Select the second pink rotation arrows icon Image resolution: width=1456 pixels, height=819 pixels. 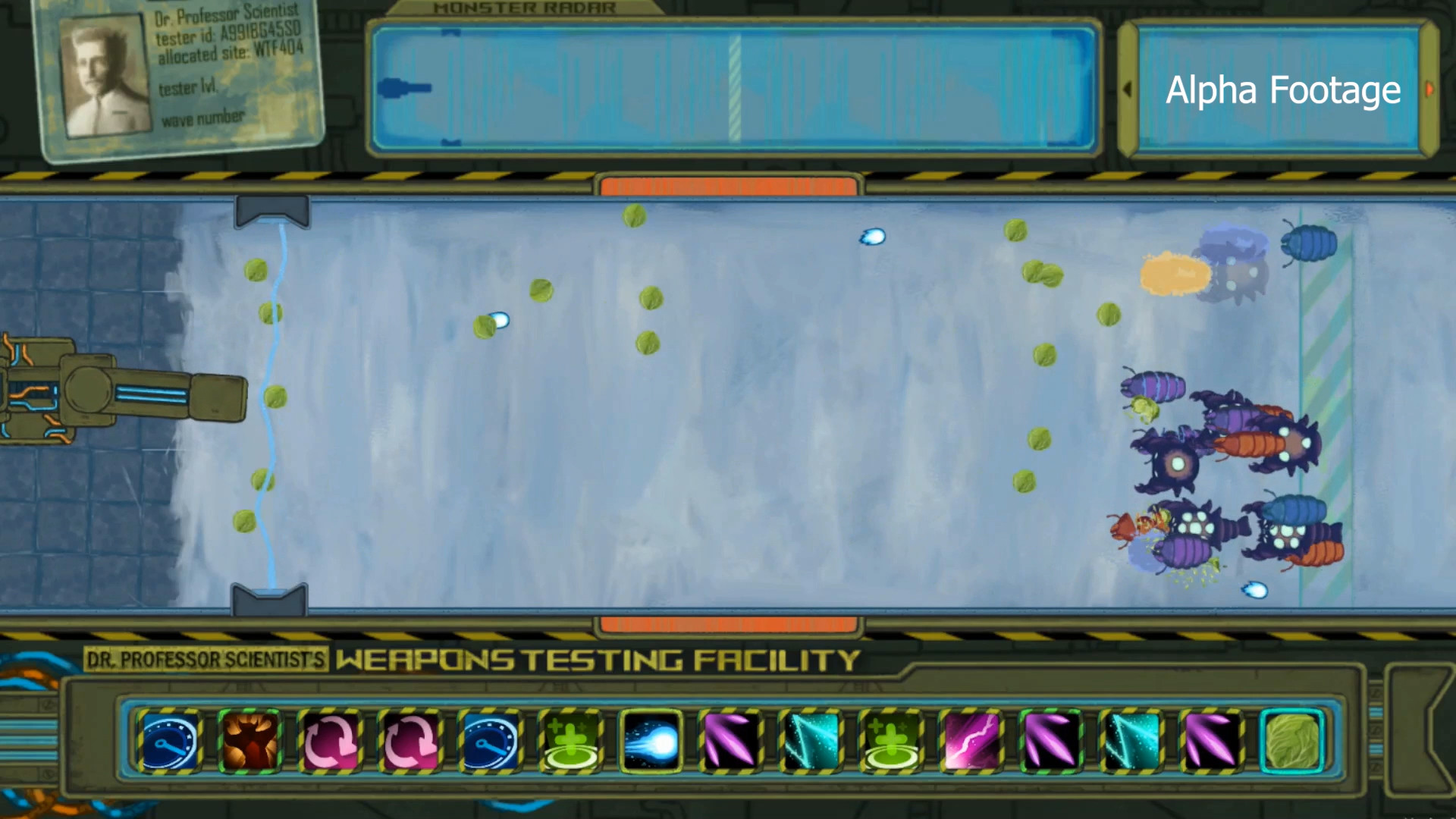[411, 739]
